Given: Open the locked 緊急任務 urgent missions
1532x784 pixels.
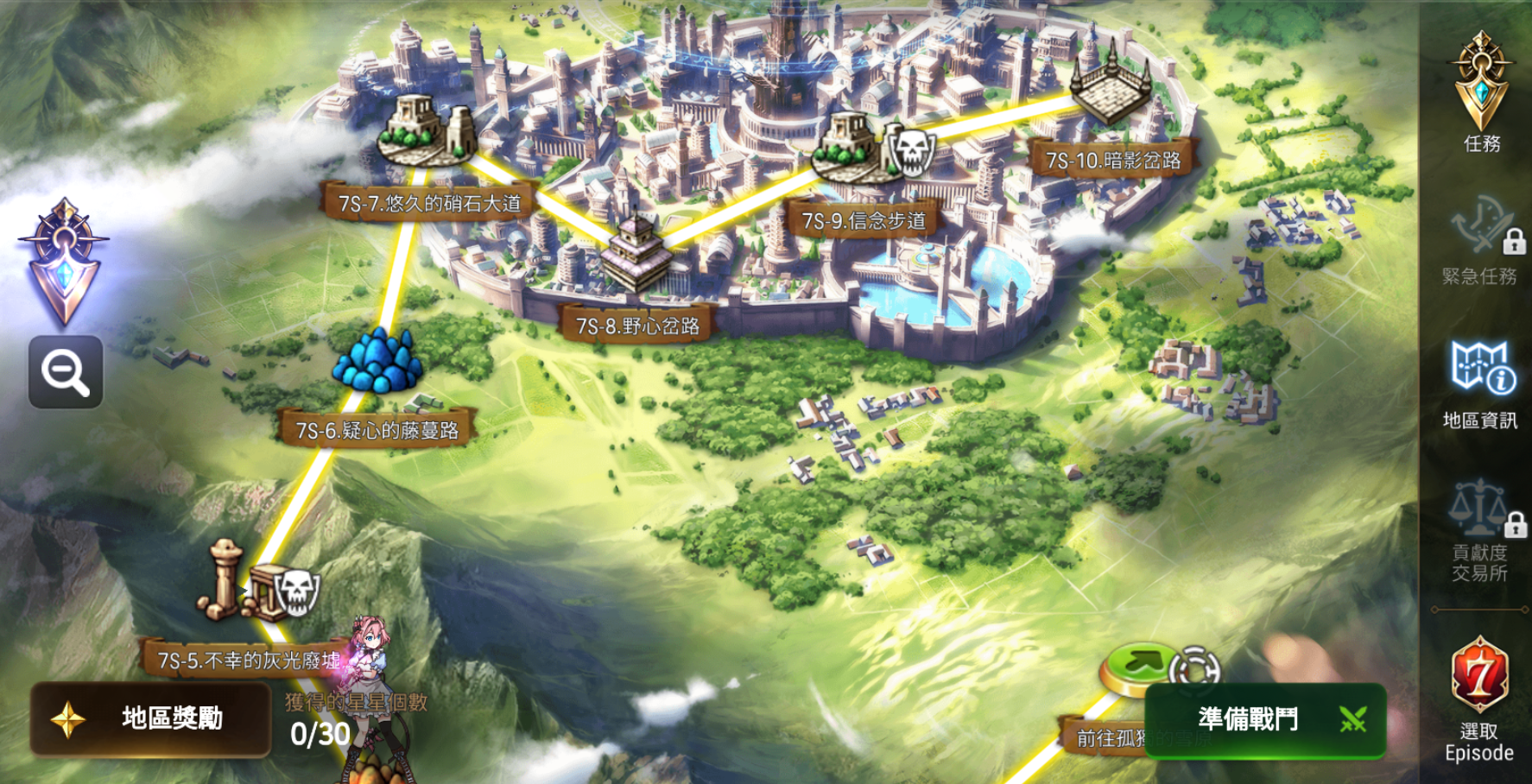Looking at the screenshot, I should 1480,242.
